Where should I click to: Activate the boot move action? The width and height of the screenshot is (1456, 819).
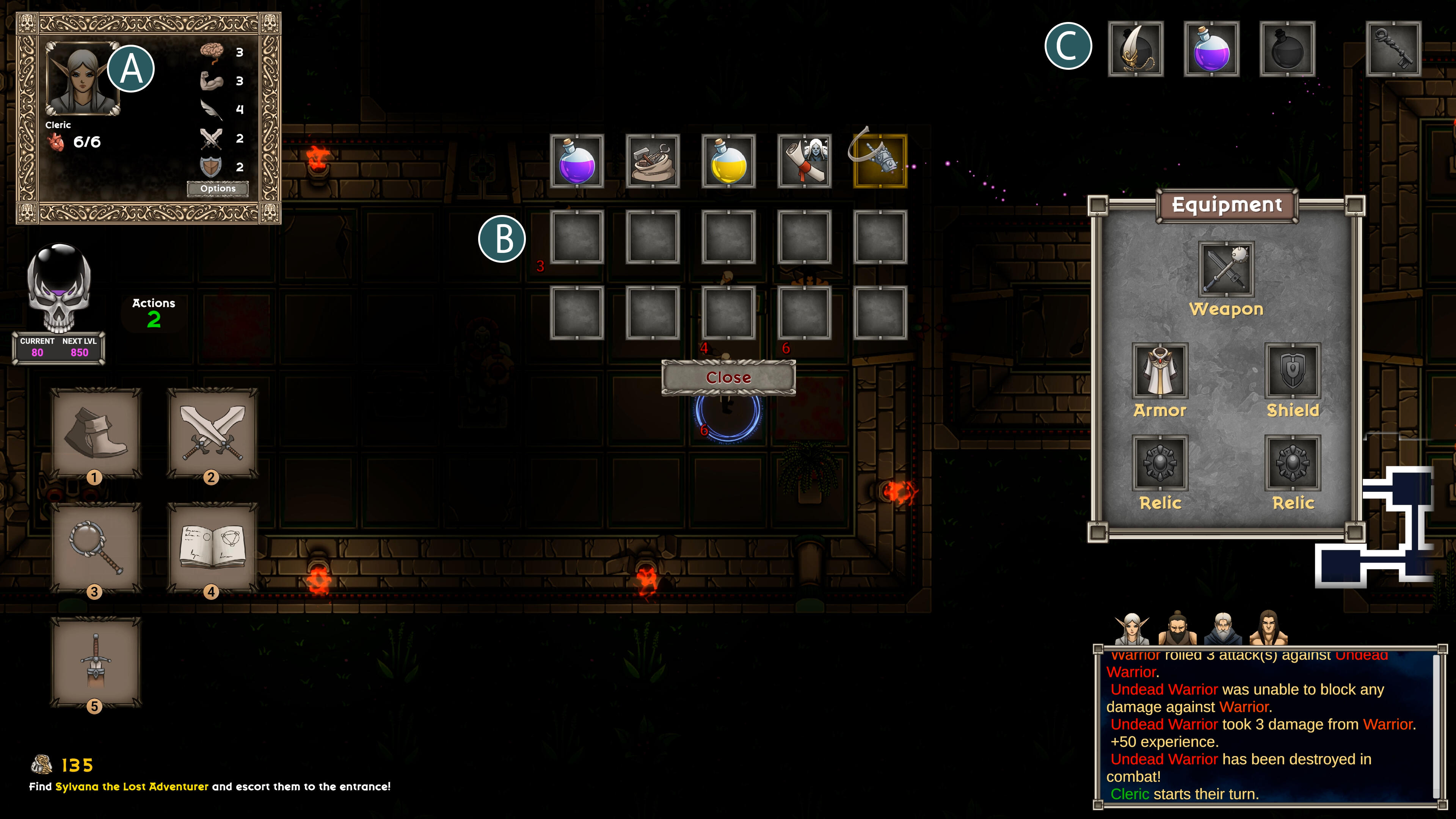tap(95, 433)
